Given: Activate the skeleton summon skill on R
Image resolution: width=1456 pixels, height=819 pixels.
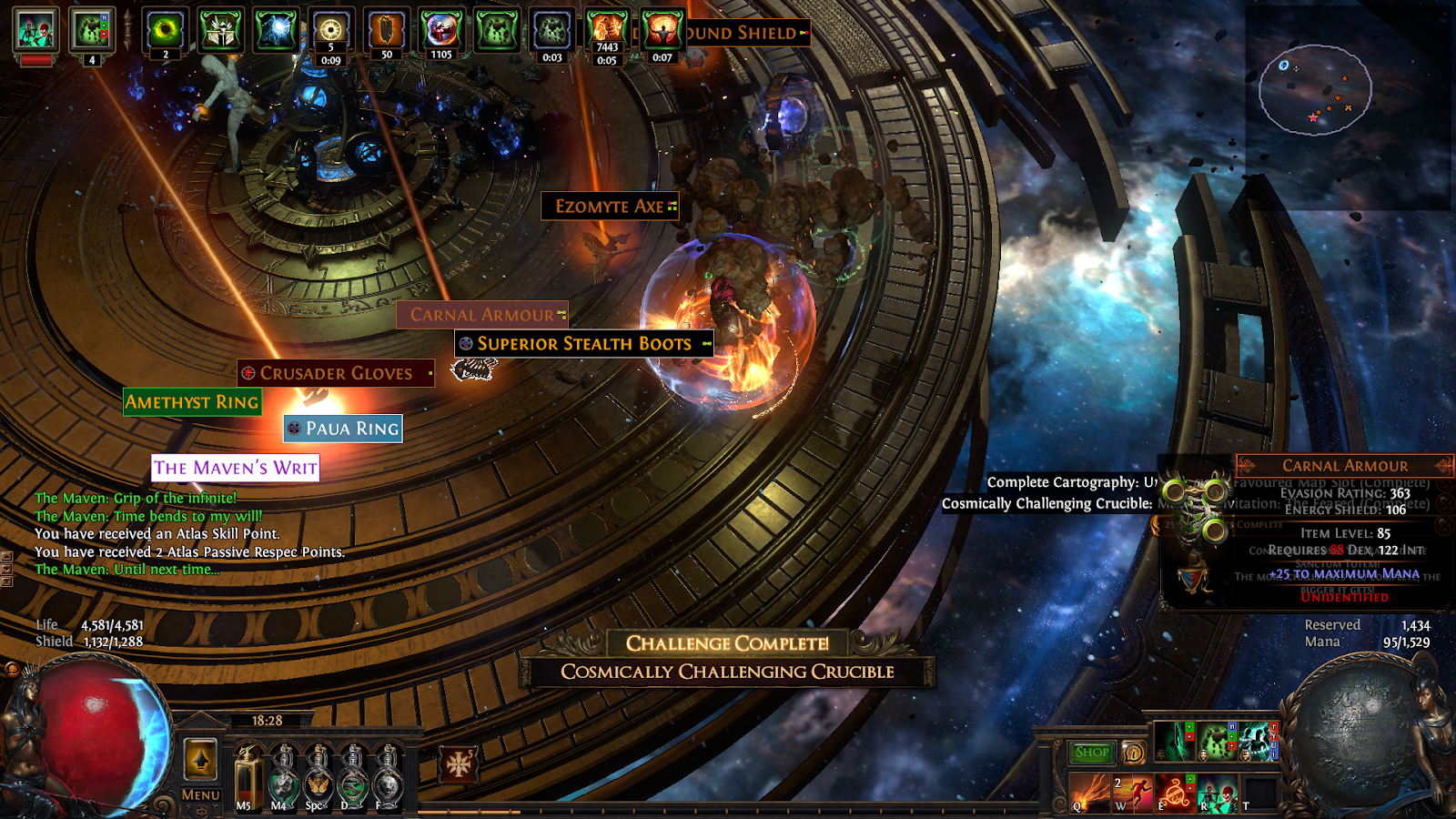Looking at the screenshot, I should click(1218, 793).
